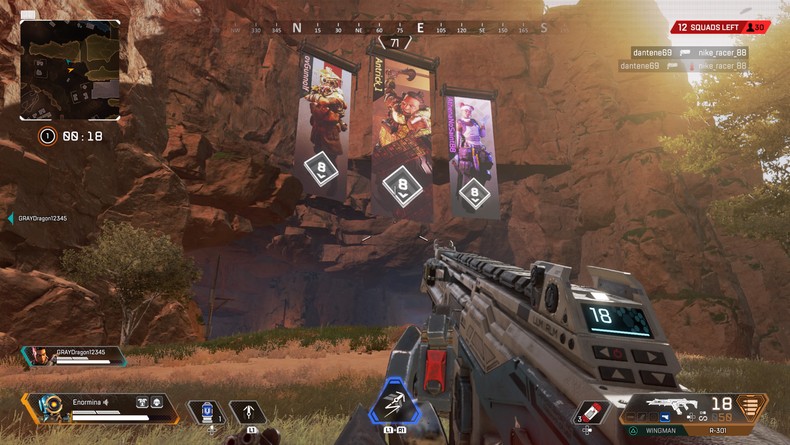The width and height of the screenshot is (790, 445).
Task: Click Enormina's voice speaker icon
Action: tap(105, 402)
